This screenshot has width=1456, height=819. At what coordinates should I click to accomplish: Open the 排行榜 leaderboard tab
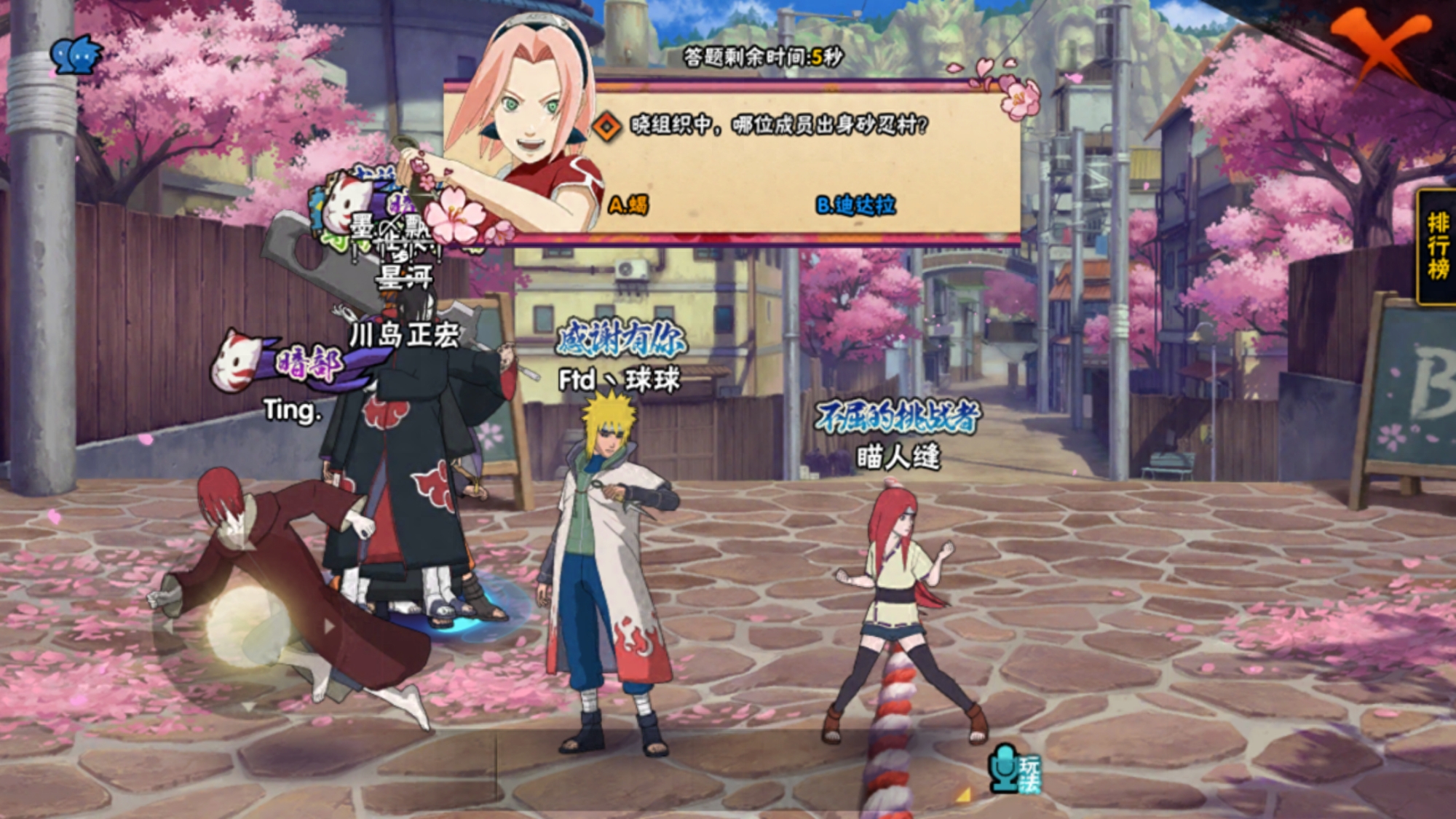pyautogui.click(x=1438, y=246)
